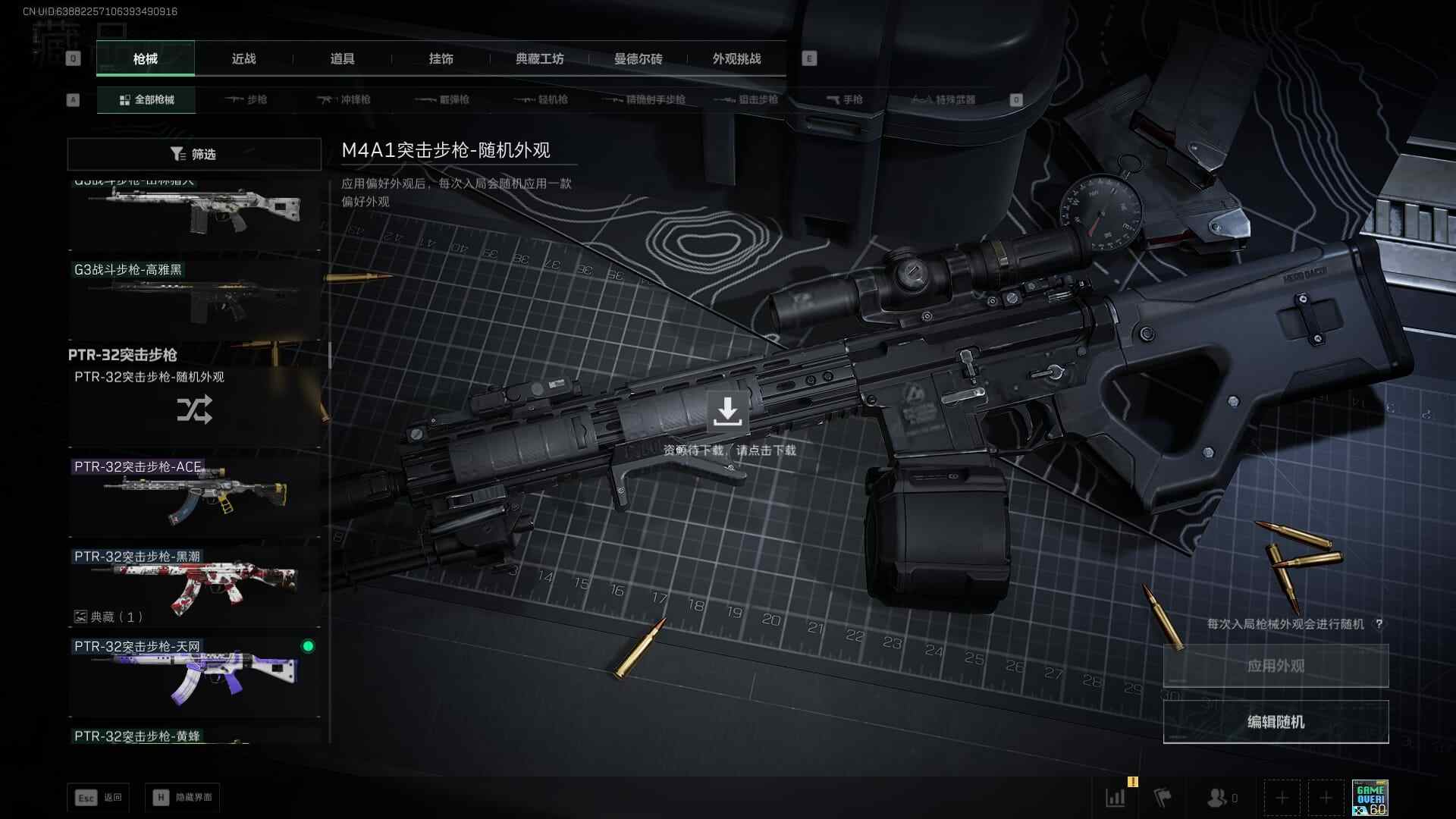Go to the 典藏工坊 tab

click(539, 59)
